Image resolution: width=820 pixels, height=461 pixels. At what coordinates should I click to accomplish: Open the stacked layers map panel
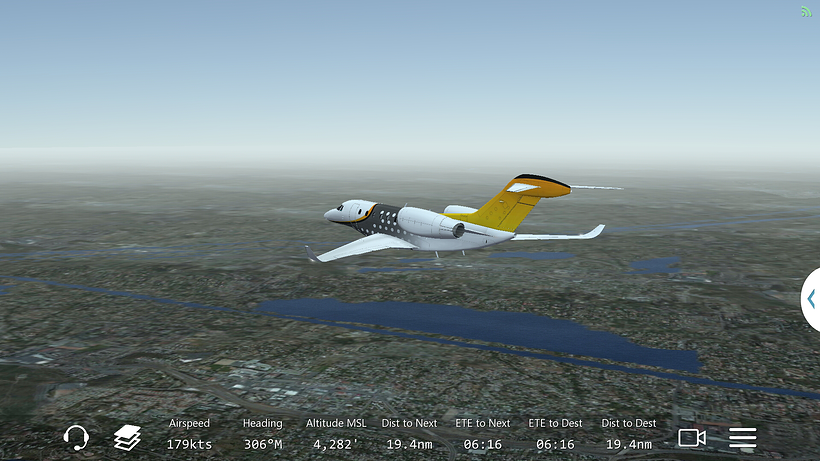click(x=127, y=437)
